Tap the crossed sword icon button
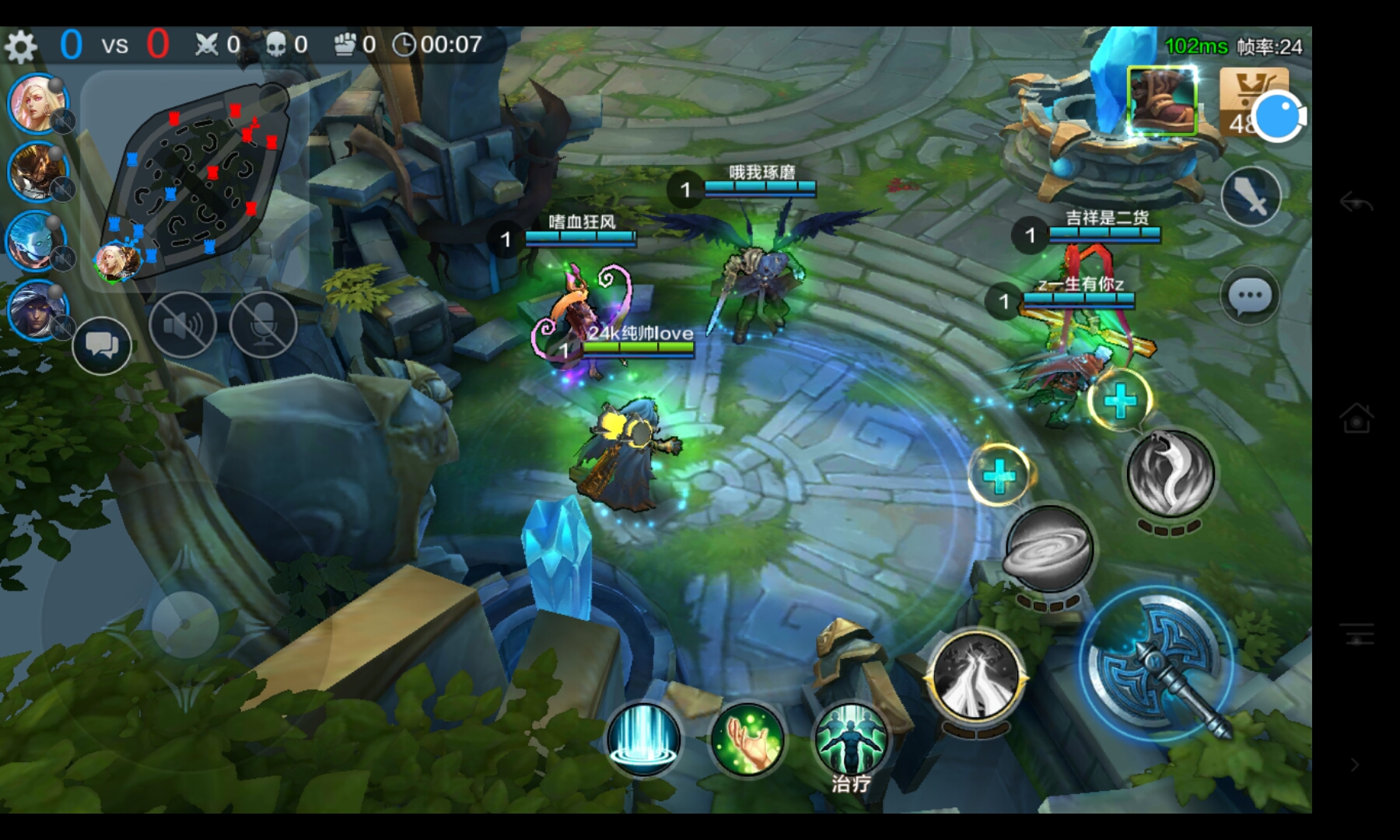The image size is (1400, 840). coord(1251,197)
